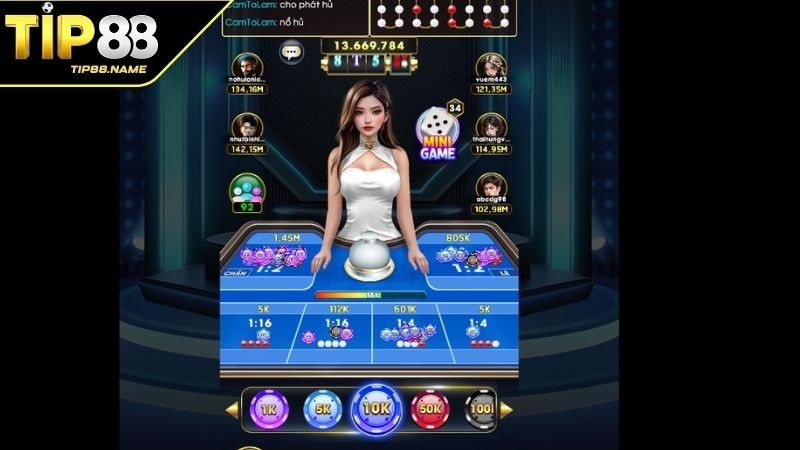Choose the black 100K chip
The width and height of the screenshot is (800, 450).
tap(481, 409)
